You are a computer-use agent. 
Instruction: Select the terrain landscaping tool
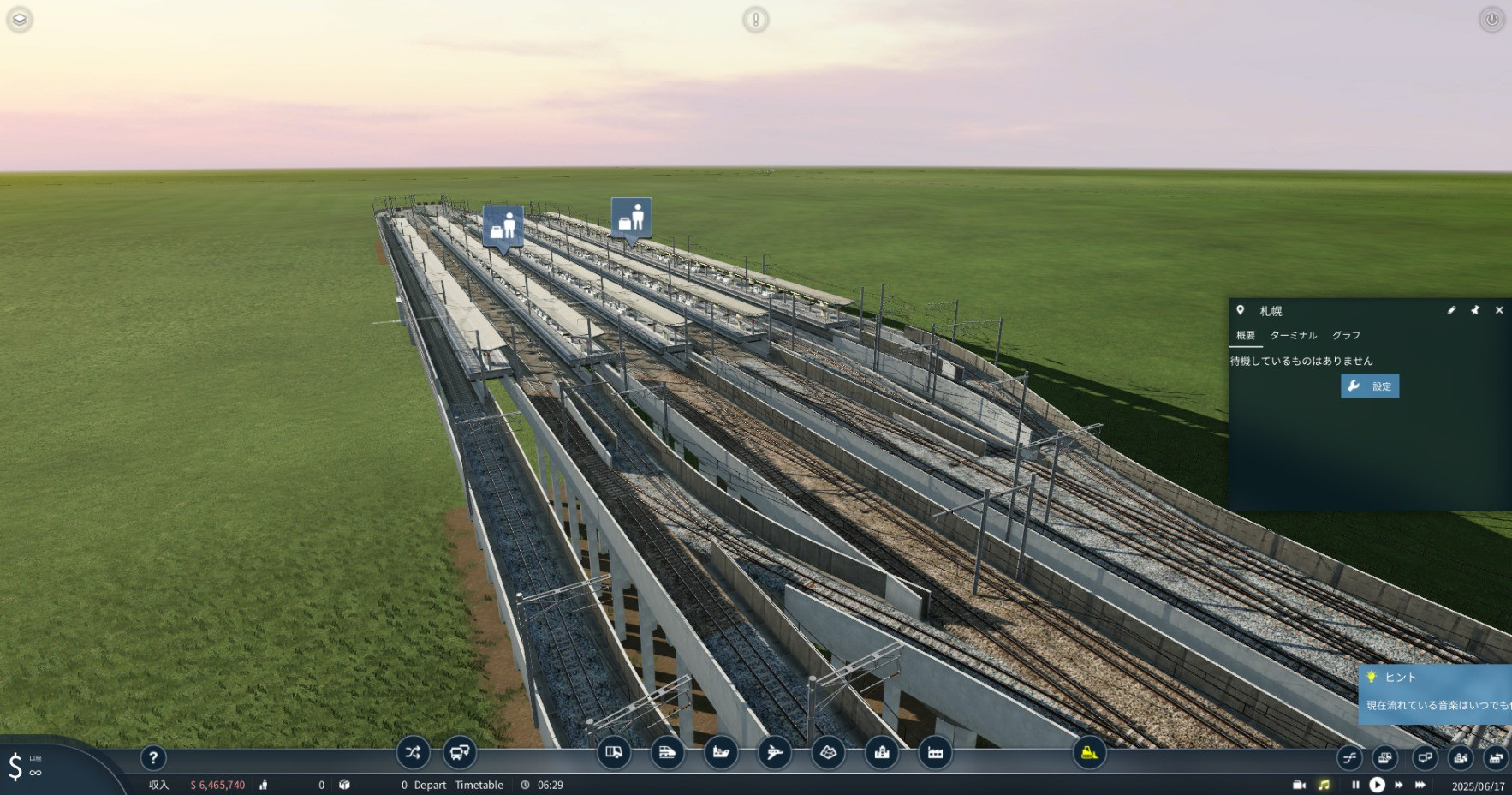pos(828,753)
